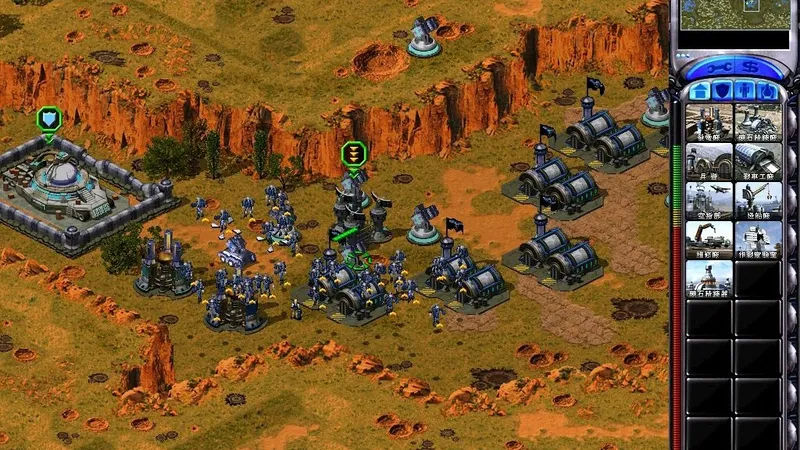Queue a War Factory from the sidebar
The width and height of the screenshot is (800, 450).
(x=758, y=161)
